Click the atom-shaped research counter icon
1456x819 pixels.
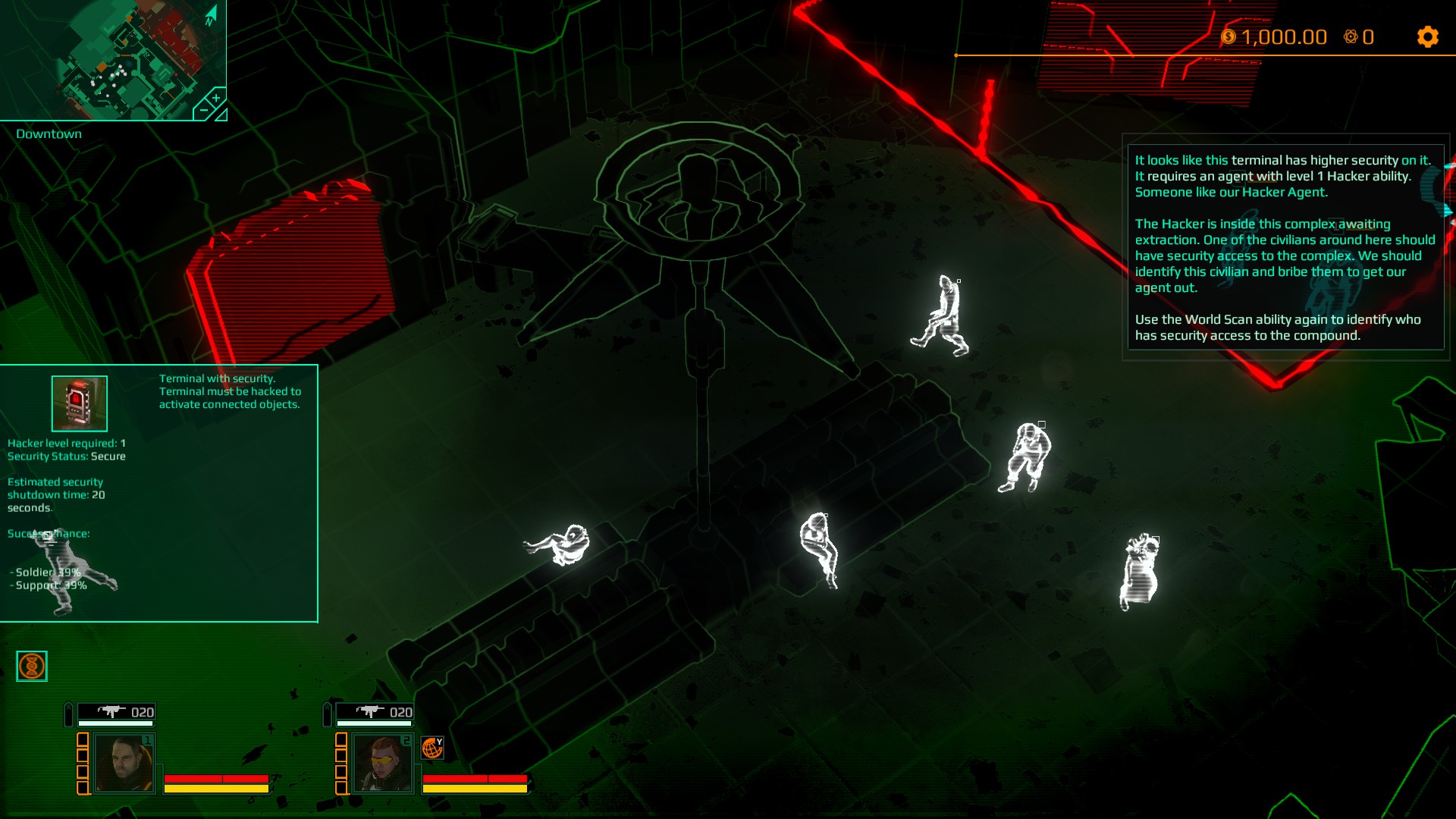tap(1351, 36)
